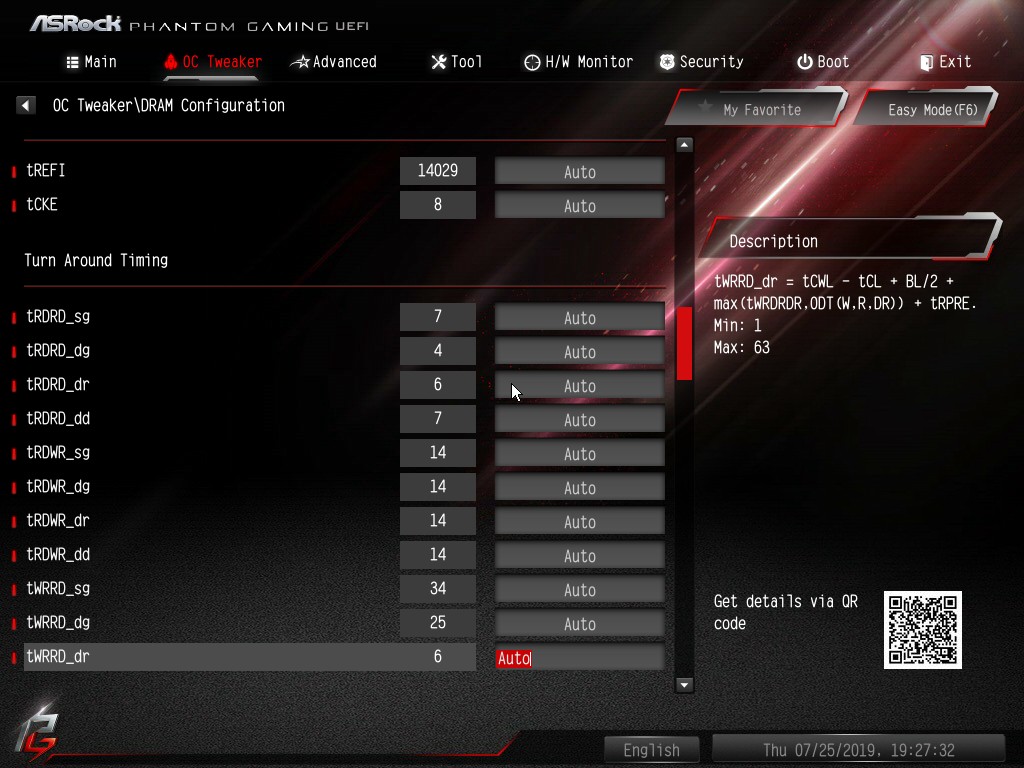Screen dimensions: 1024x768
Task: Open My Favorite
Action: click(x=757, y=109)
